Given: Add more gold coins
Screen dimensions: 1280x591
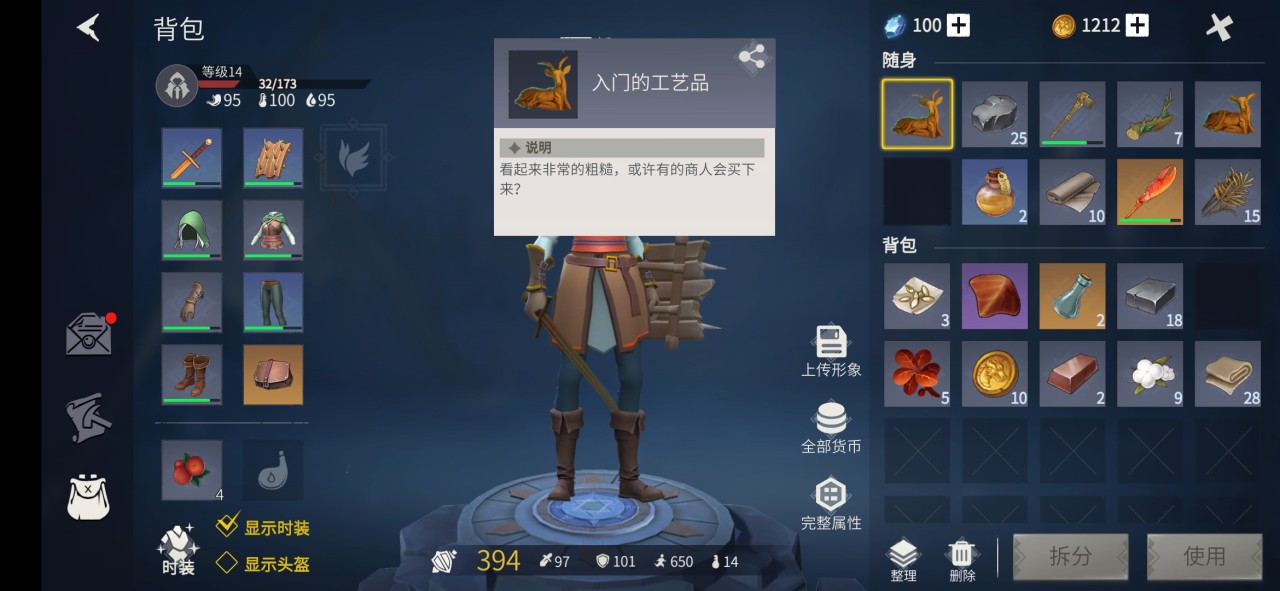Looking at the screenshot, I should click(x=1137, y=26).
